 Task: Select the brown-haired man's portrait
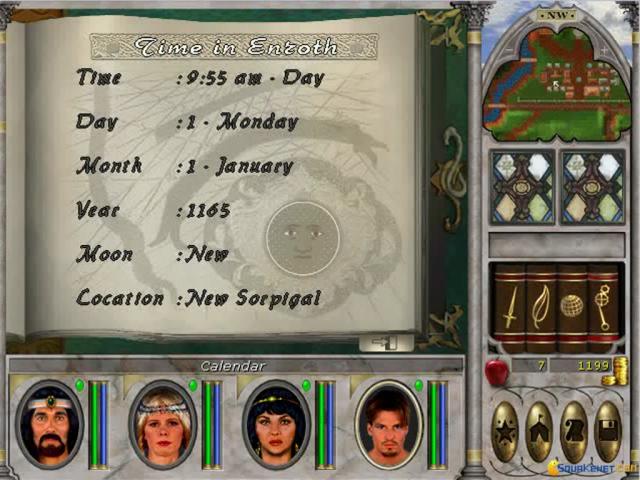[x=388, y=423]
